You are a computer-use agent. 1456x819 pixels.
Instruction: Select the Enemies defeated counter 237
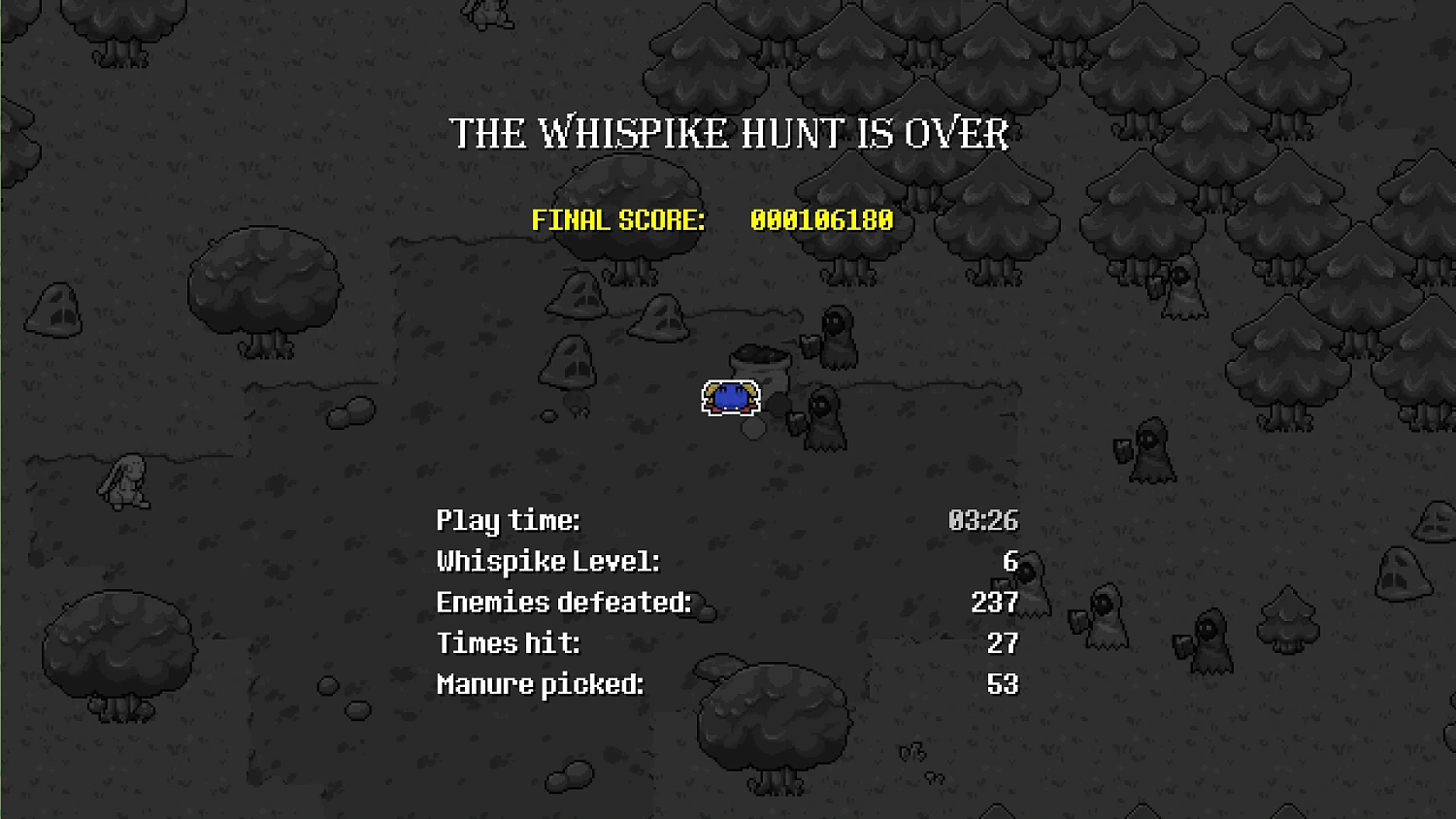point(995,603)
